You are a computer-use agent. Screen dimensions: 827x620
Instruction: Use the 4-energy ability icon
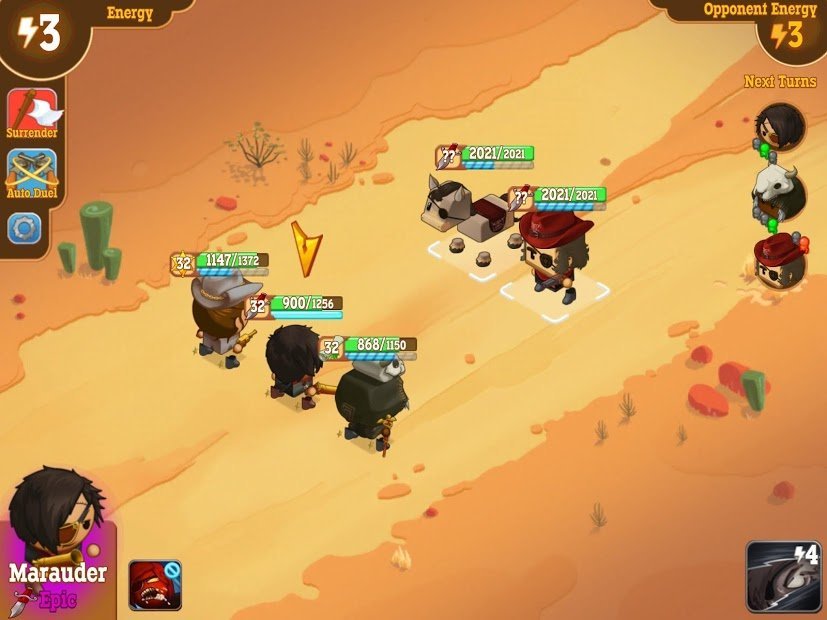[783, 576]
